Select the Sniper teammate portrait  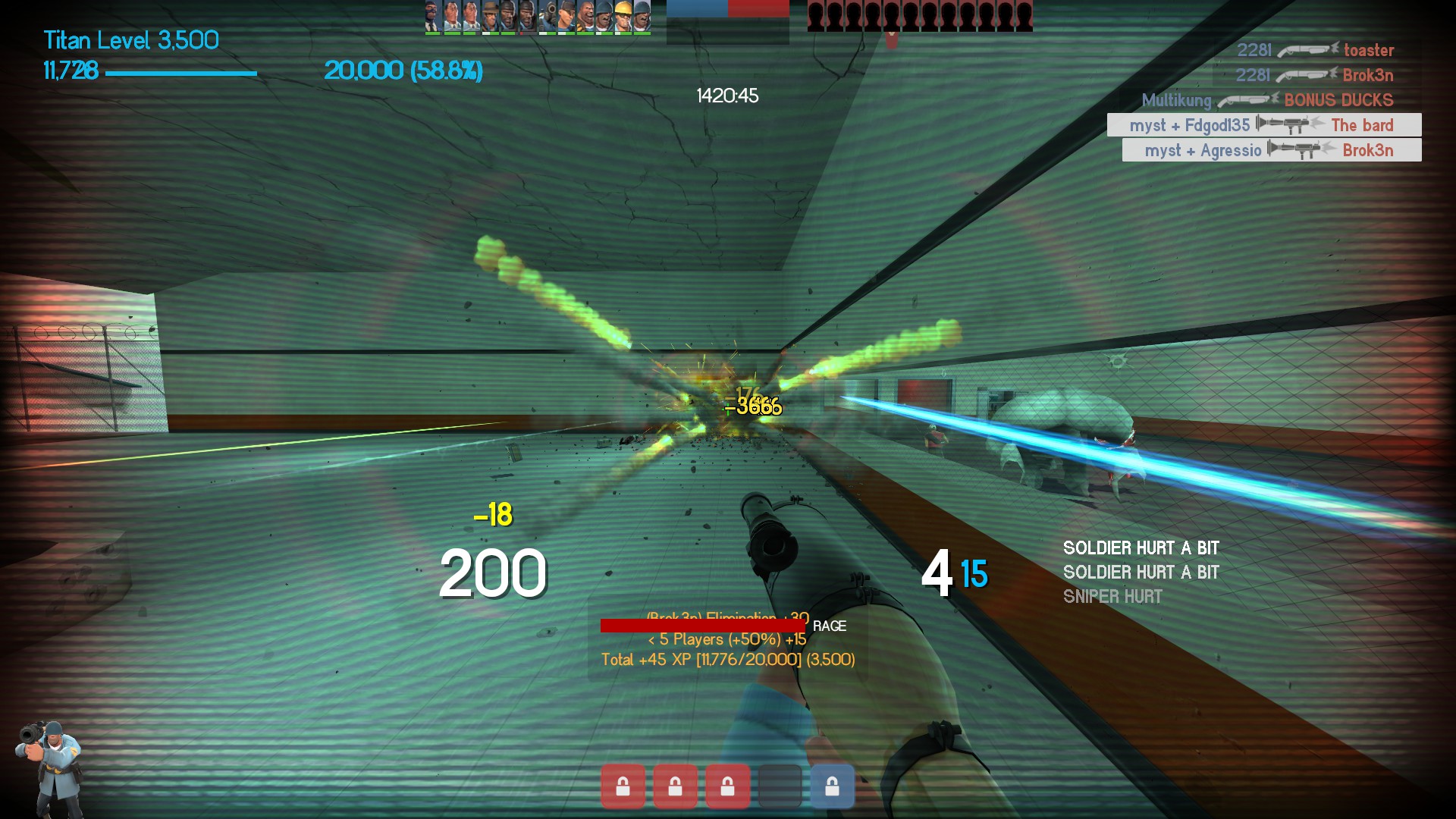[491, 16]
